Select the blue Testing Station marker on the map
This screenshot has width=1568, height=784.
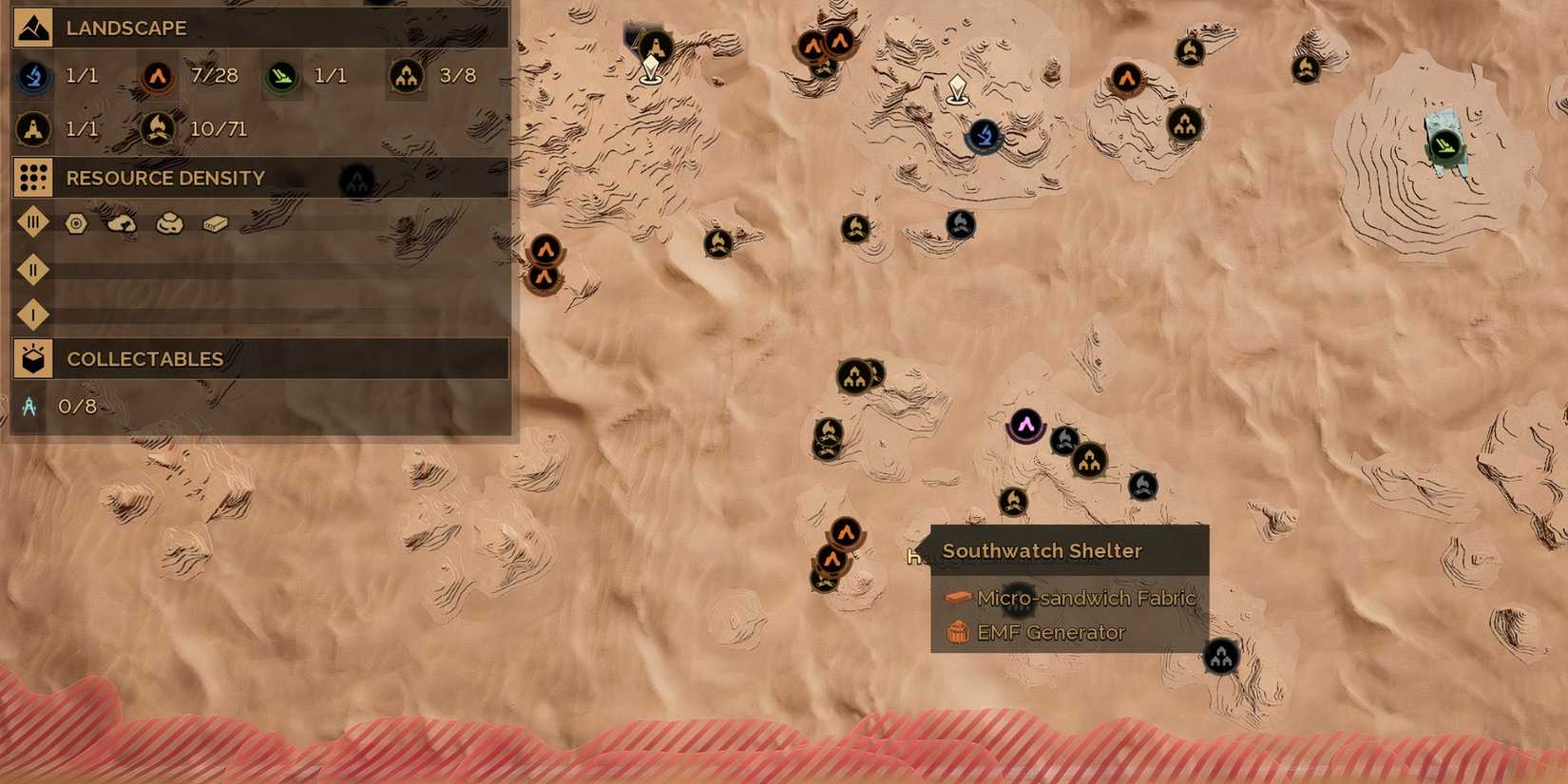pyautogui.click(x=984, y=137)
